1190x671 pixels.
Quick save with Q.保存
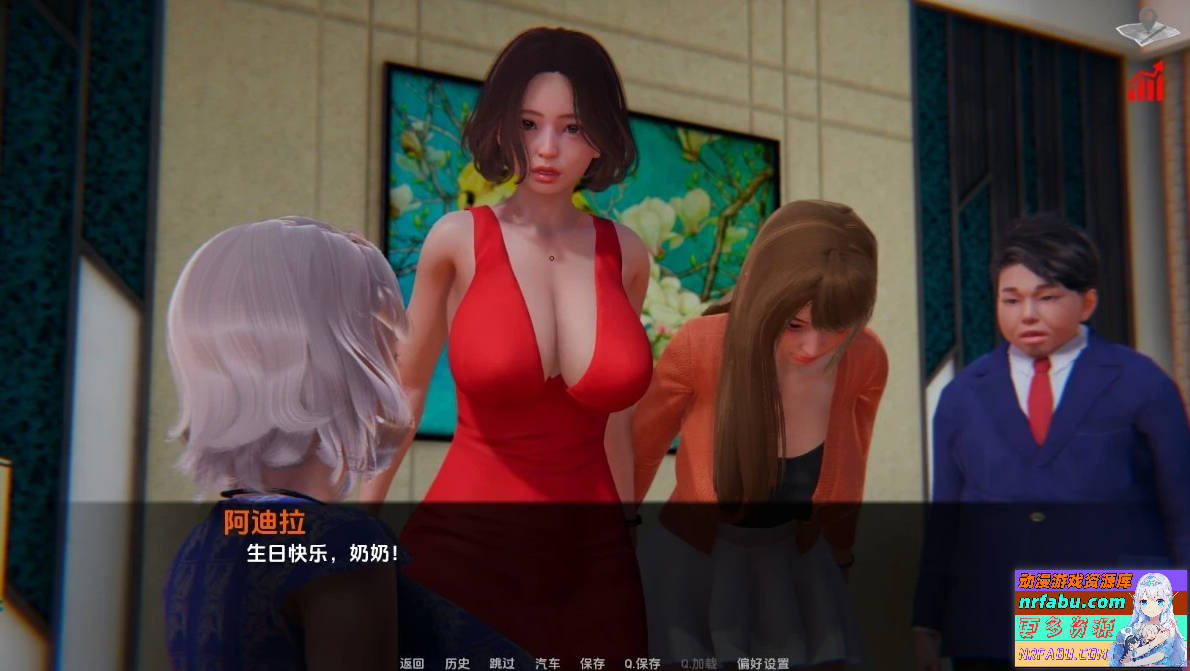tap(642, 663)
